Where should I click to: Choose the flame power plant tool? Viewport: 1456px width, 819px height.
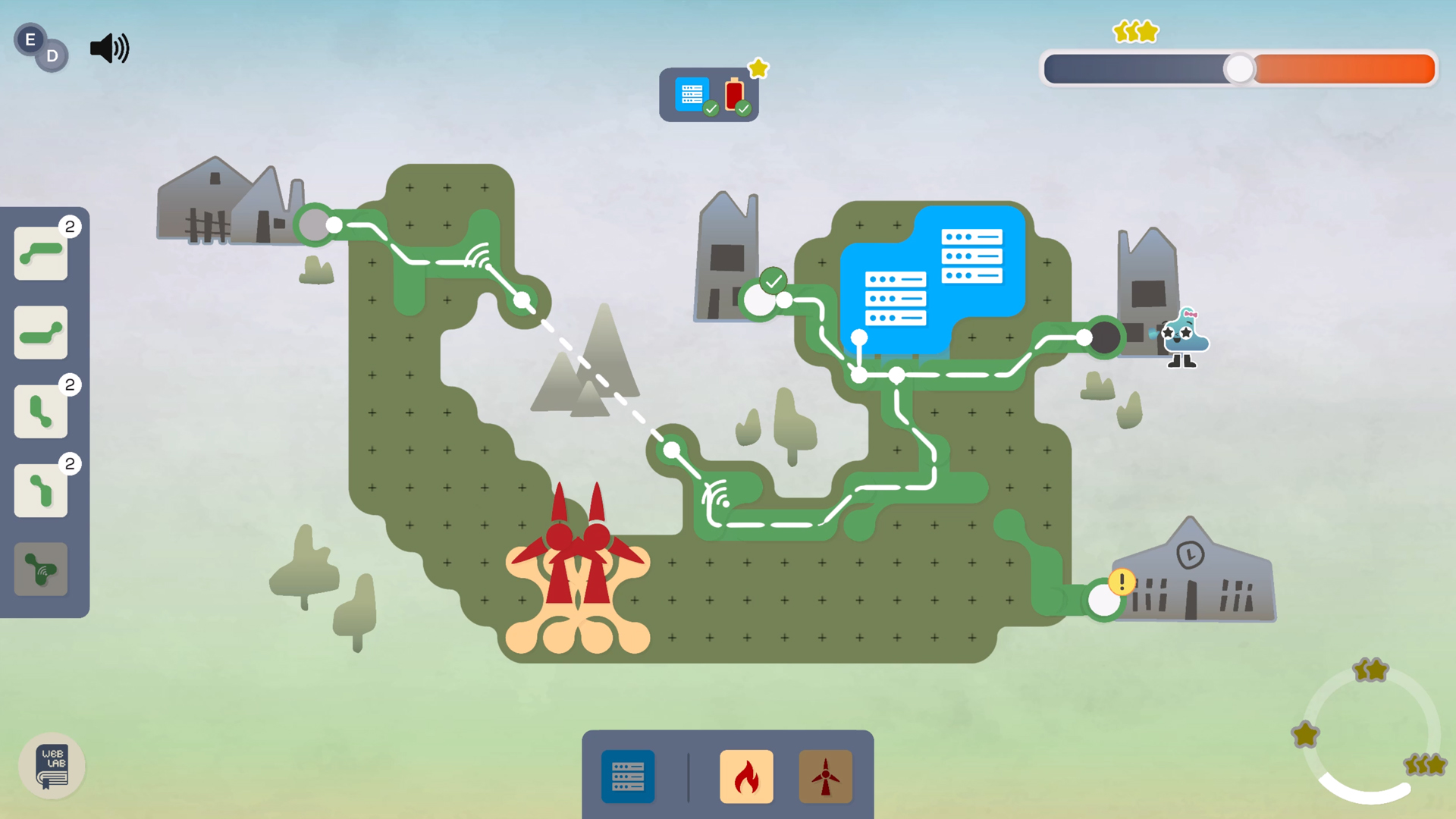[x=746, y=777]
